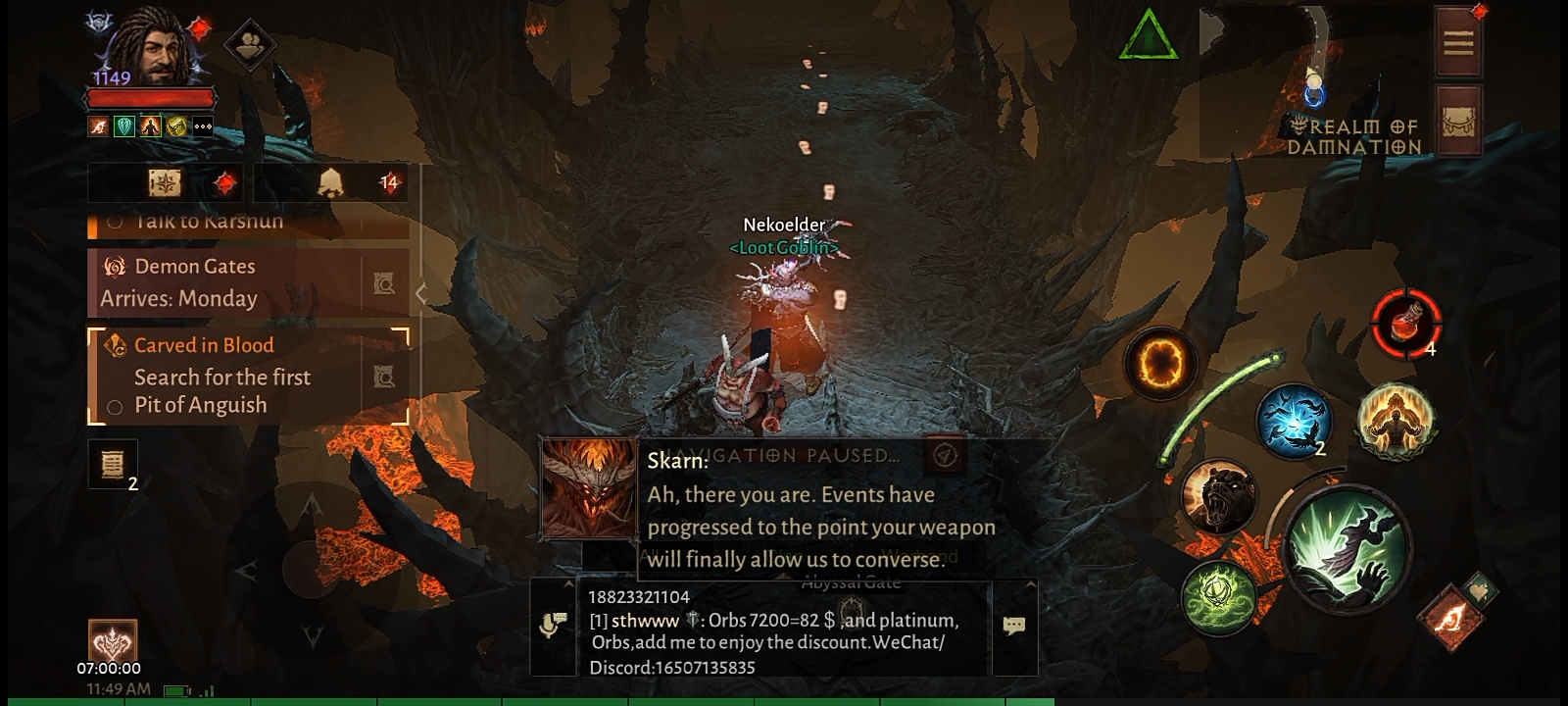Collapse the quest tracker panel arrow

[421, 293]
